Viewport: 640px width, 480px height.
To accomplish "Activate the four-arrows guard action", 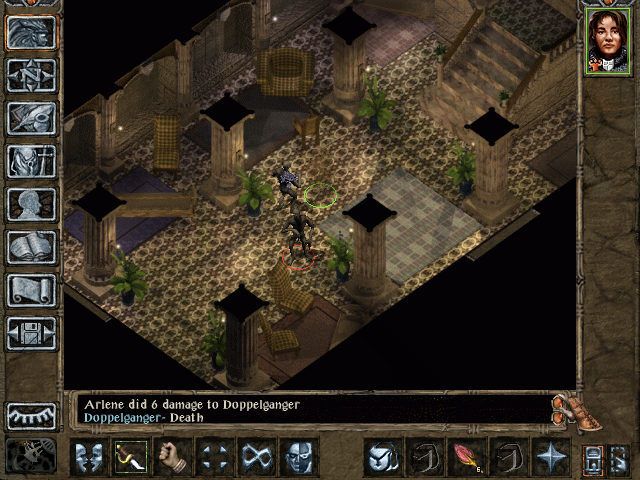I will pyautogui.click(x=215, y=458).
